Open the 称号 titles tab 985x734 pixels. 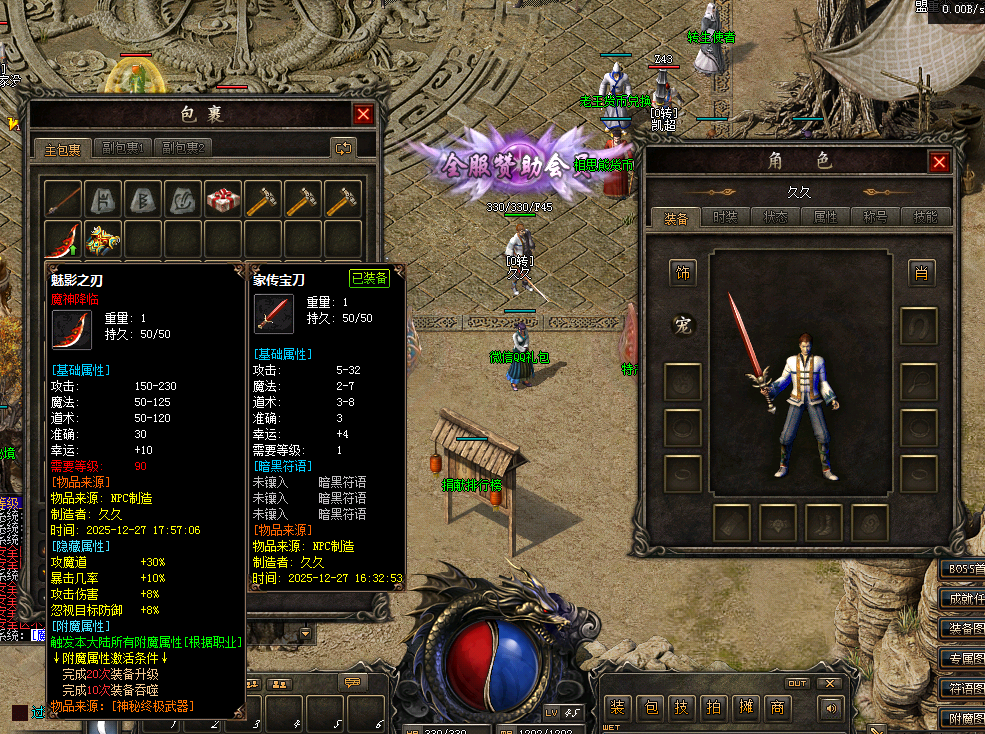876,217
